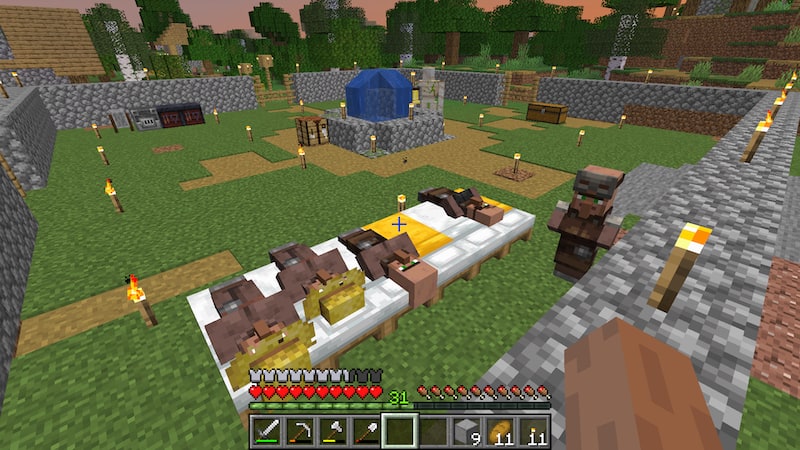800x450 pixels.
Task: Select the iron sword hotbar slot
Action: (267, 431)
